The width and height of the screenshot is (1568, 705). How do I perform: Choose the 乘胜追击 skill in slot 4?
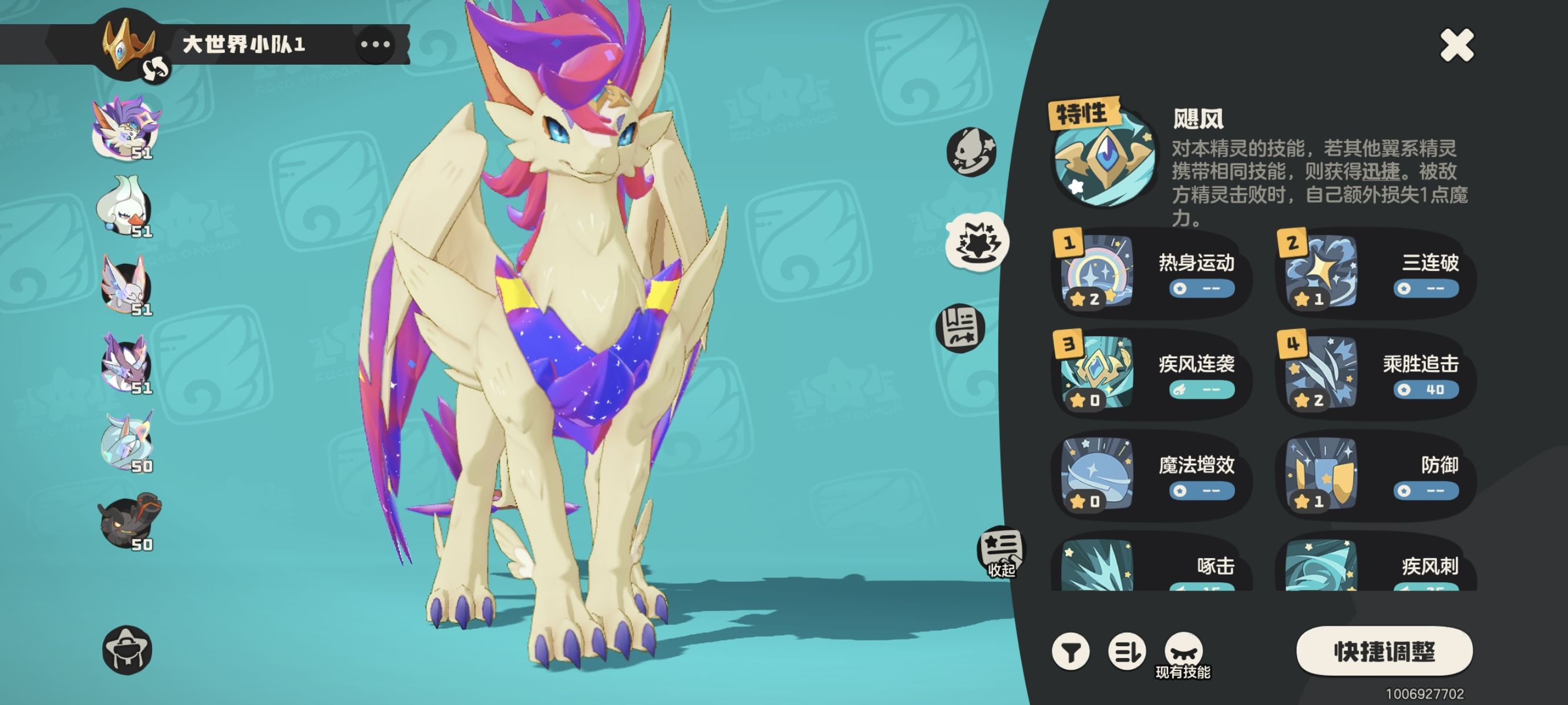click(1374, 374)
